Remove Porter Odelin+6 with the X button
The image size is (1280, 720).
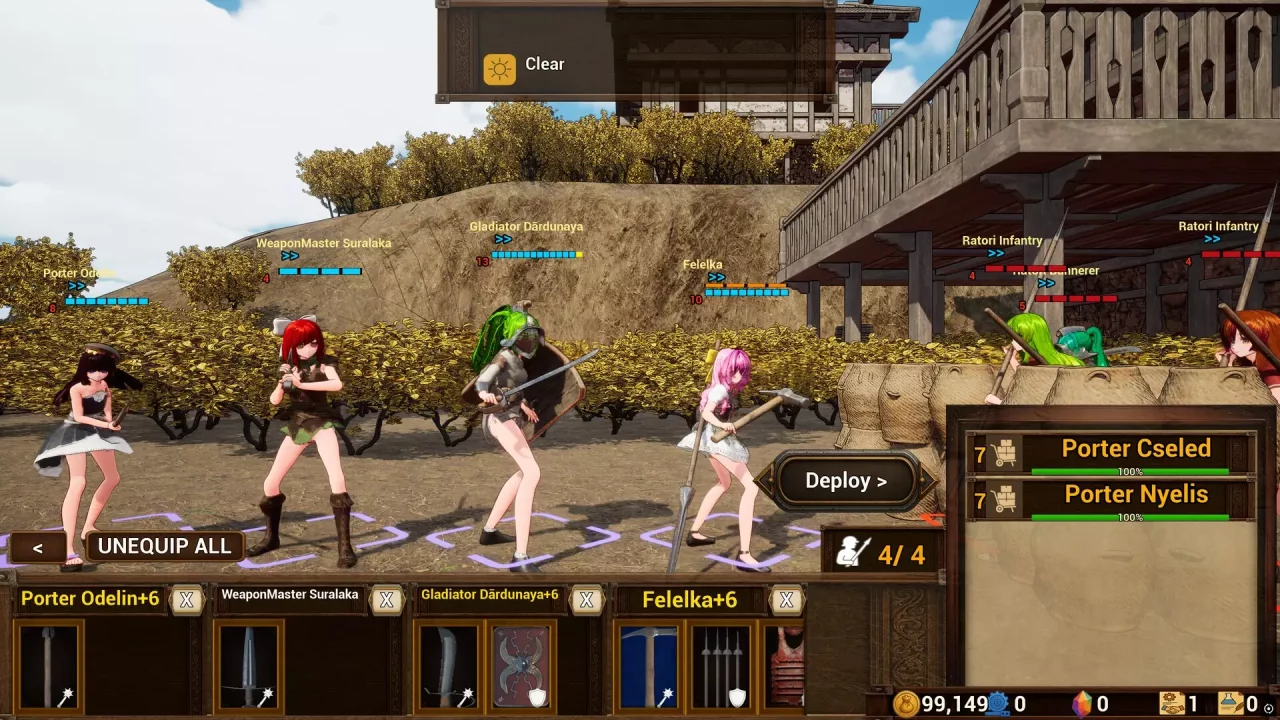(x=186, y=599)
